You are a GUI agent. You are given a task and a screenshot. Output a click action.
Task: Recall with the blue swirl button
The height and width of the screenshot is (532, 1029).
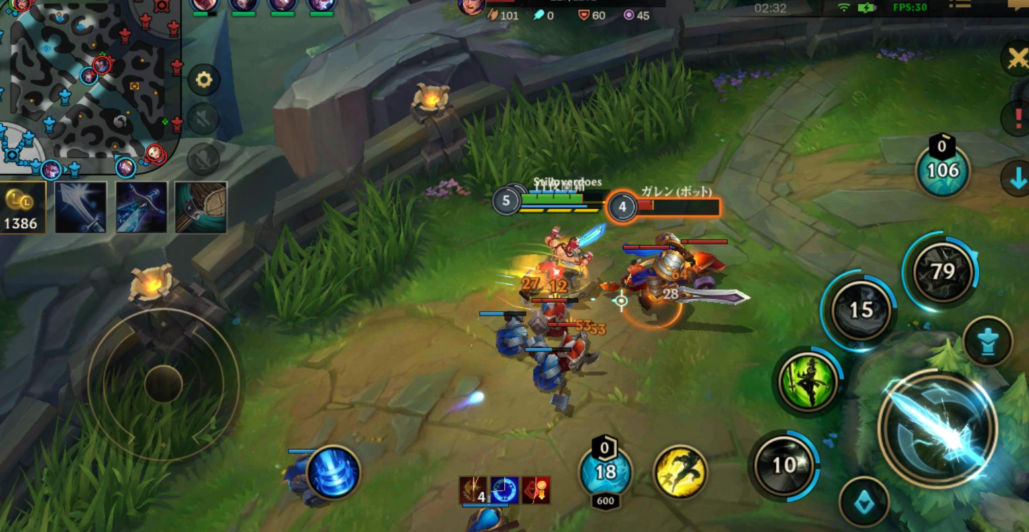tap(333, 473)
